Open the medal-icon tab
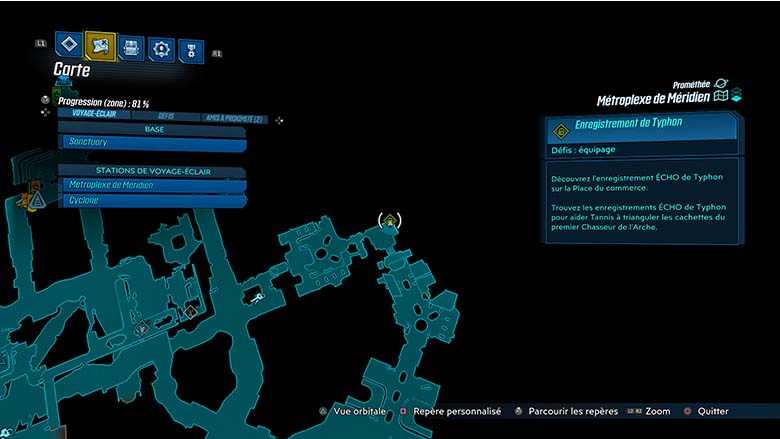780x439 pixels. 190,50
